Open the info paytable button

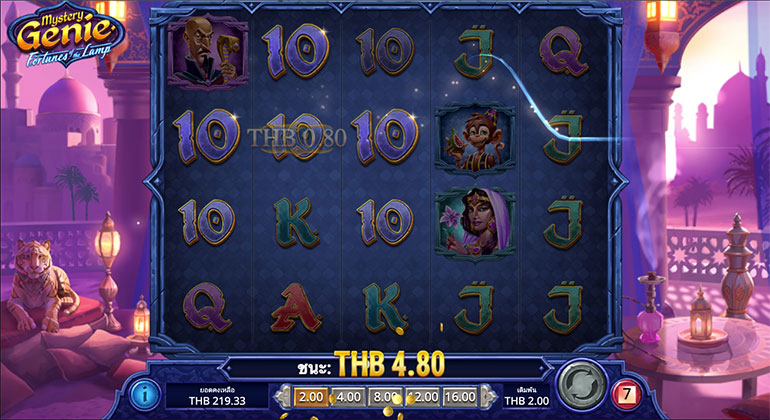(146, 392)
